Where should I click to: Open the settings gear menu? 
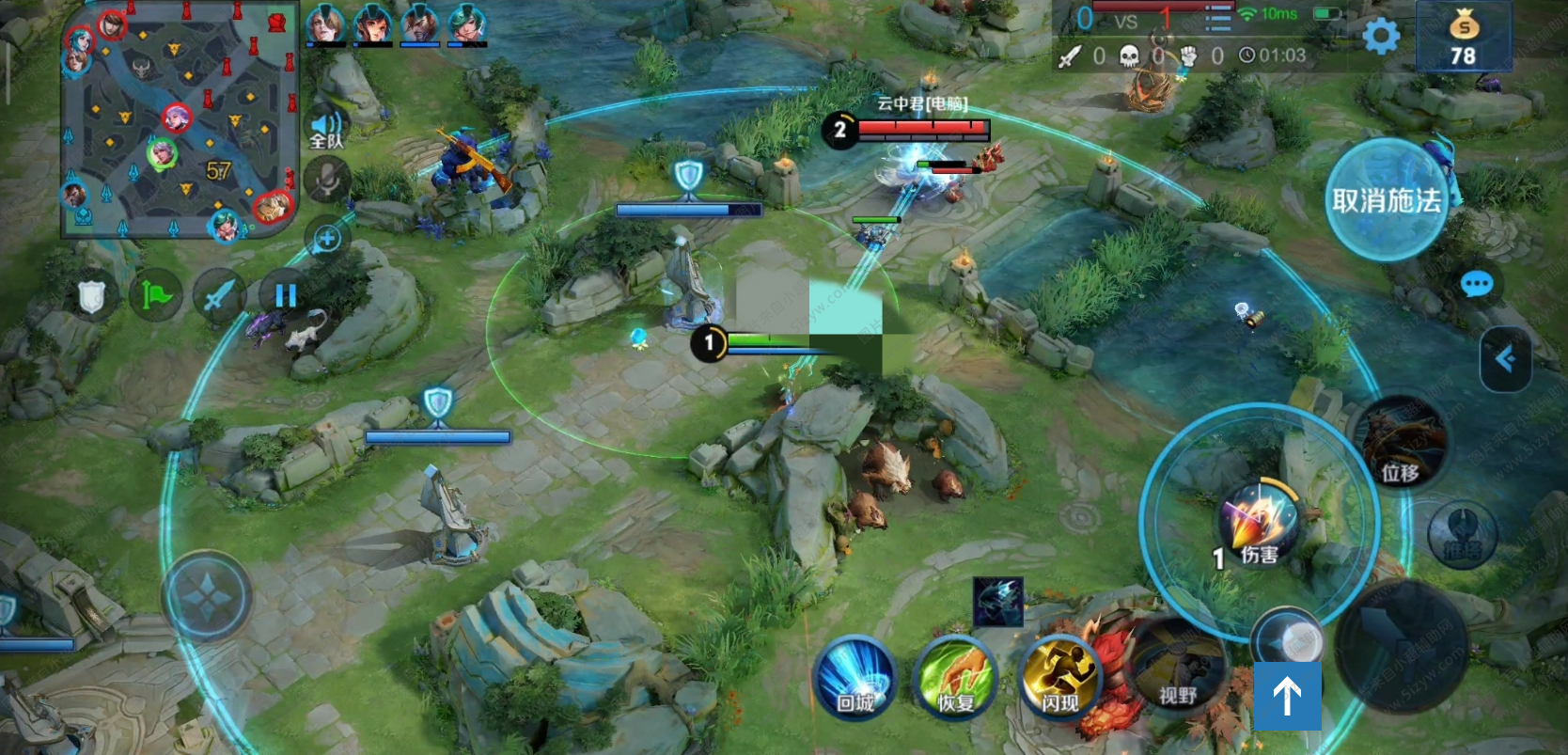[1381, 37]
